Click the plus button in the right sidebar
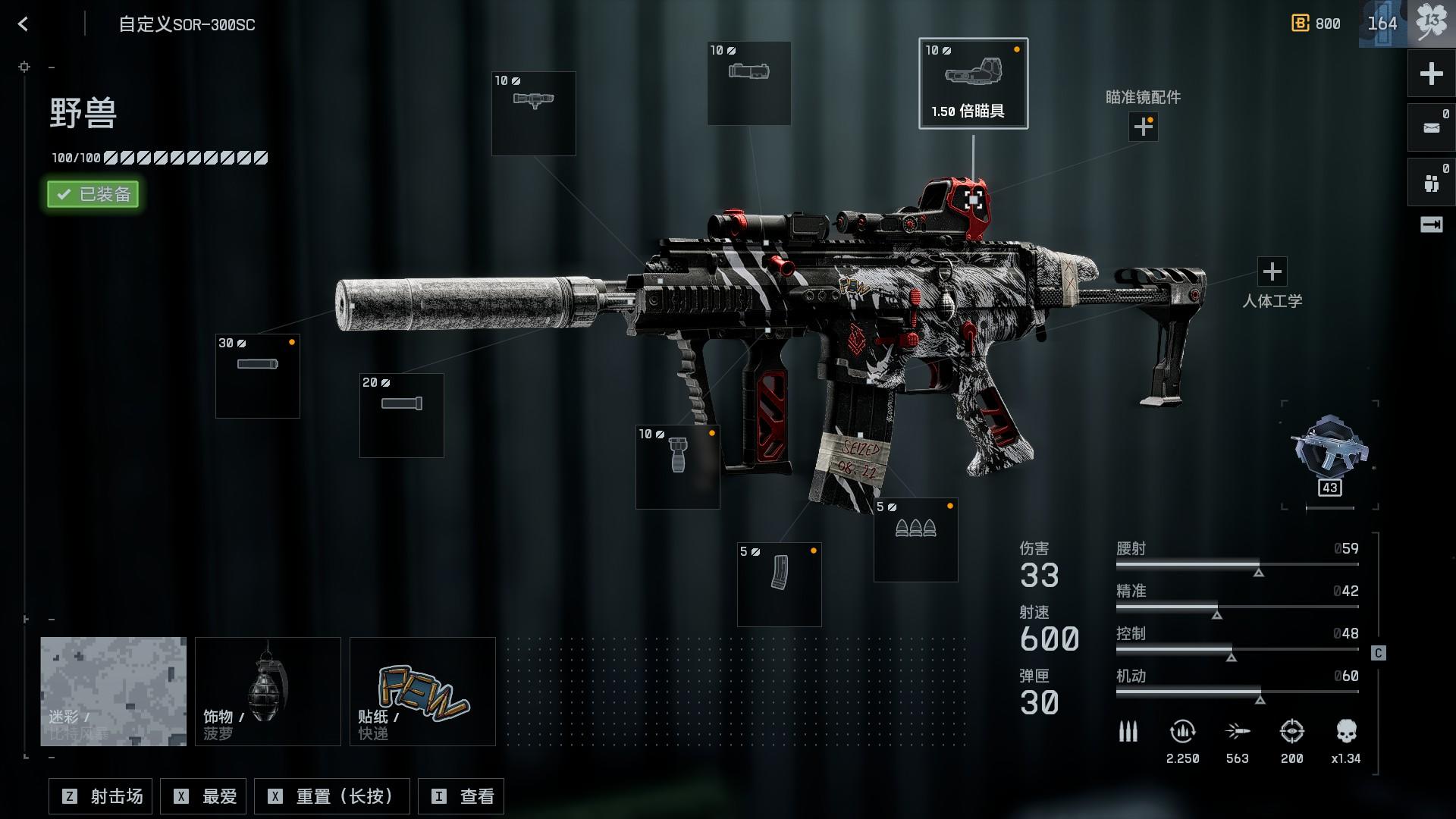 (1431, 74)
